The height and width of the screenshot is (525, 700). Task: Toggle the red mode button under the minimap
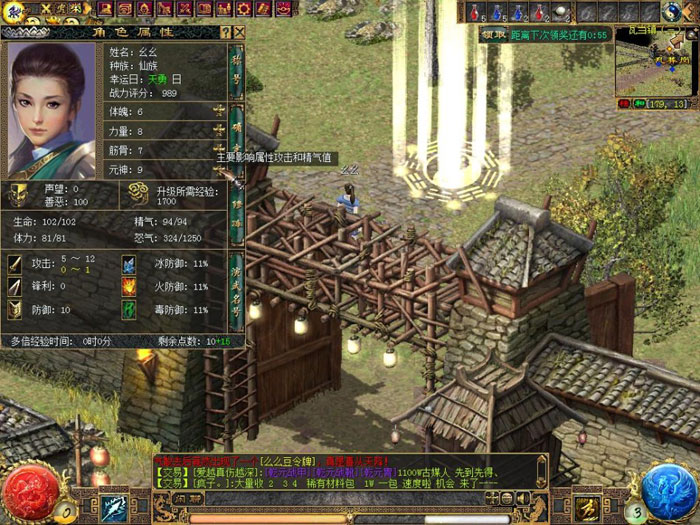click(625, 103)
